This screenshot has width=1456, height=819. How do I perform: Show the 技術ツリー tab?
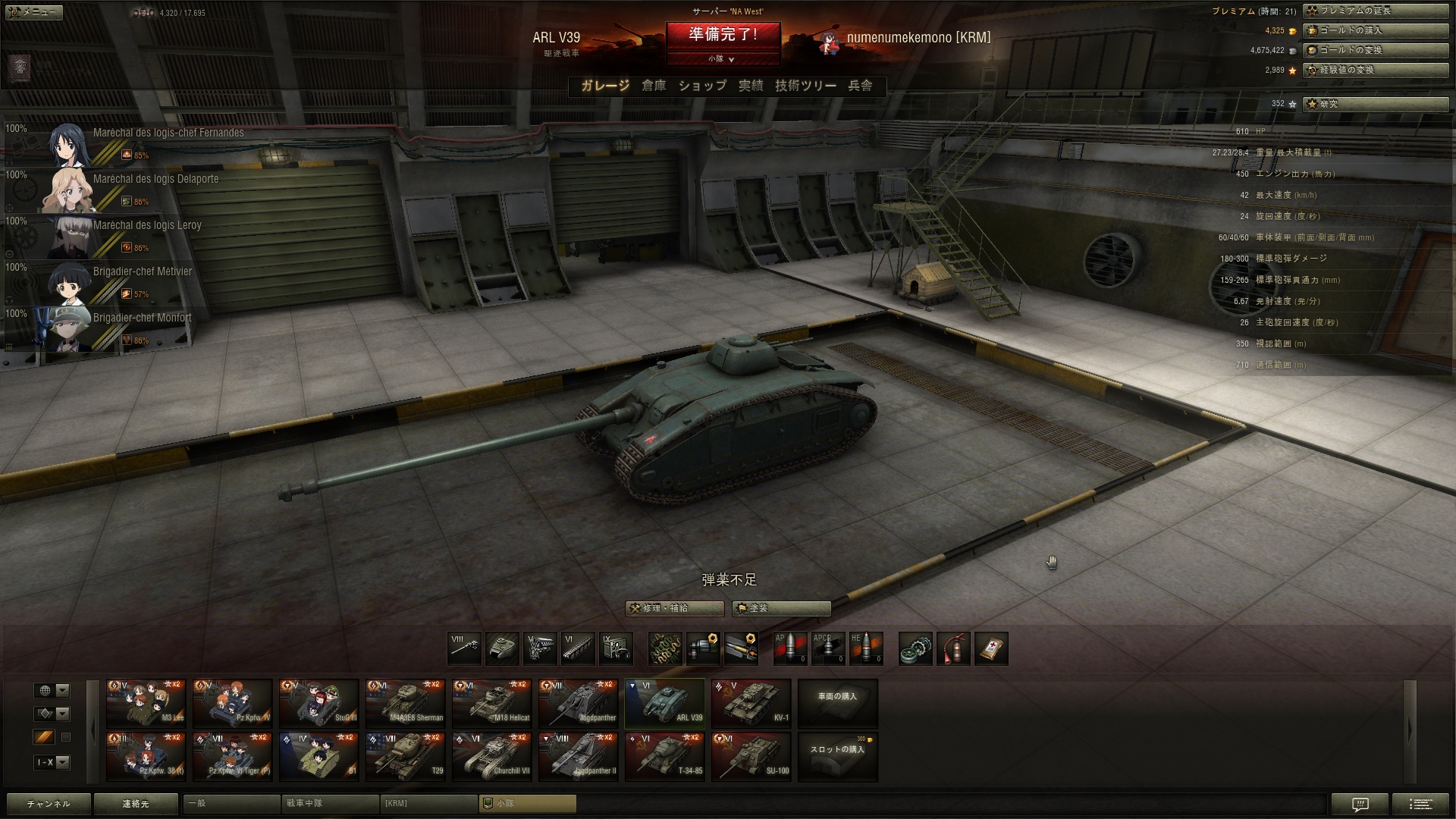click(805, 86)
